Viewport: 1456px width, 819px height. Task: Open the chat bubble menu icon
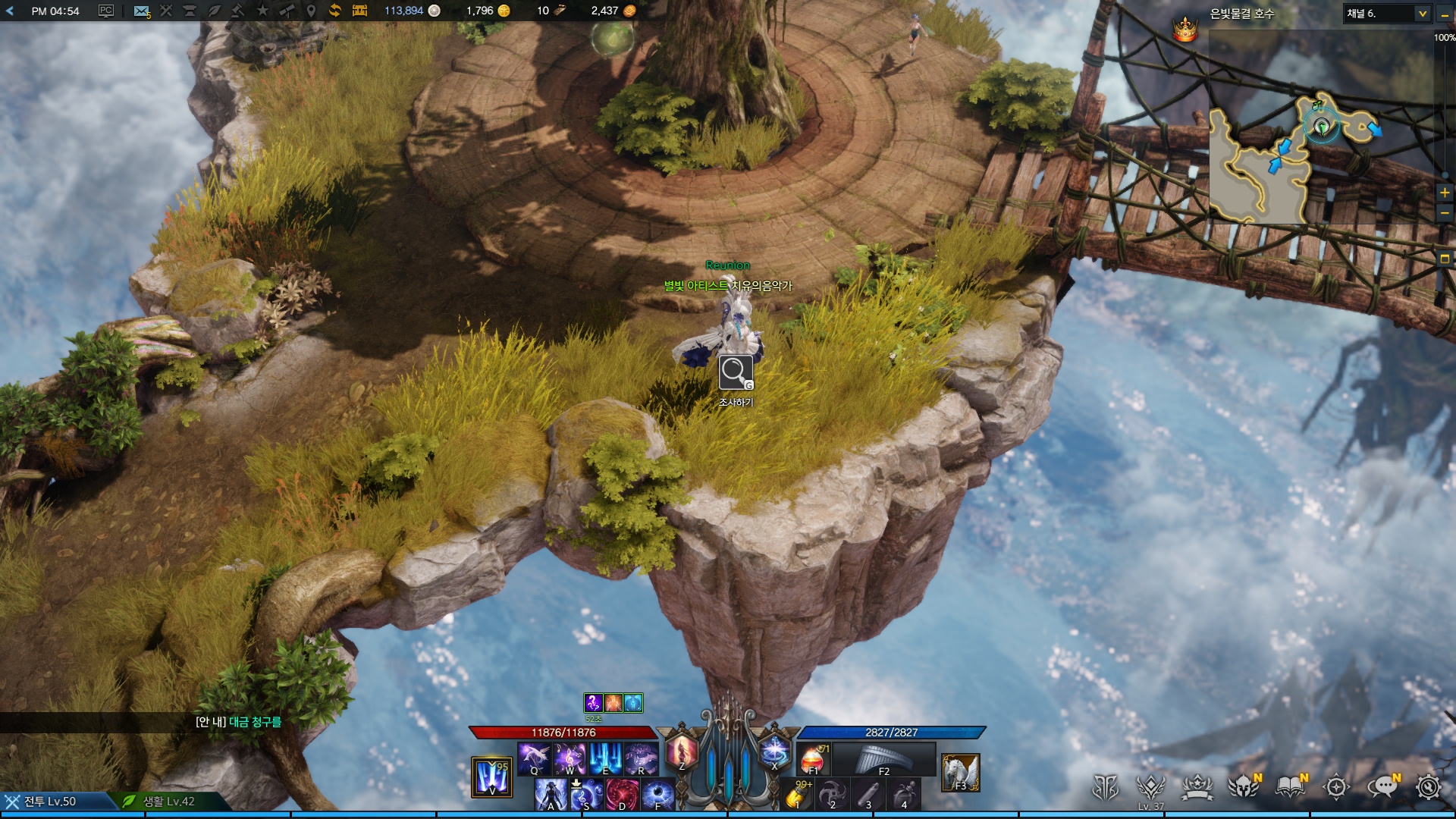pos(1382,787)
